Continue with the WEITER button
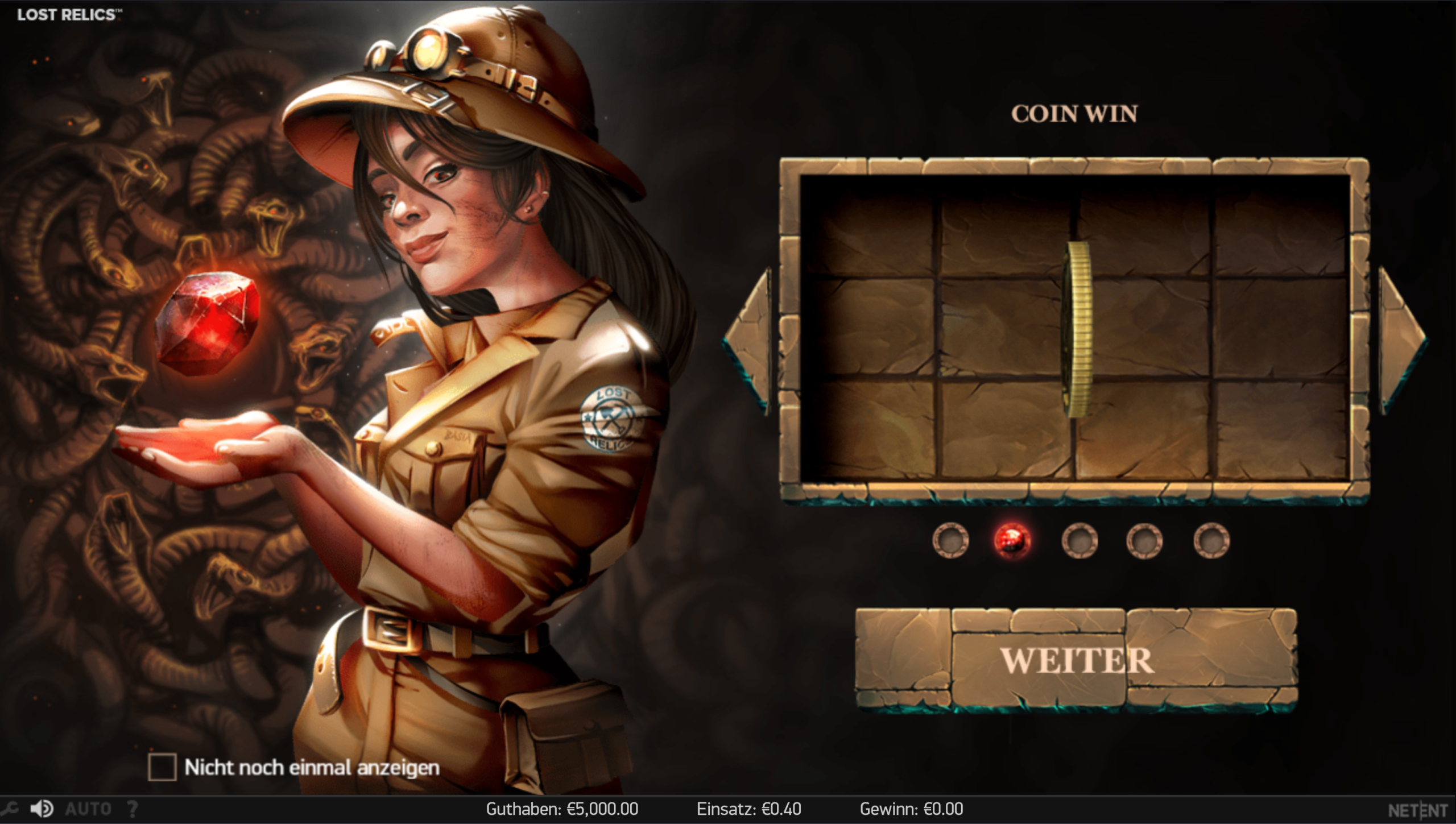This screenshot has width=1456, height=824. (x=1076, y=660)
